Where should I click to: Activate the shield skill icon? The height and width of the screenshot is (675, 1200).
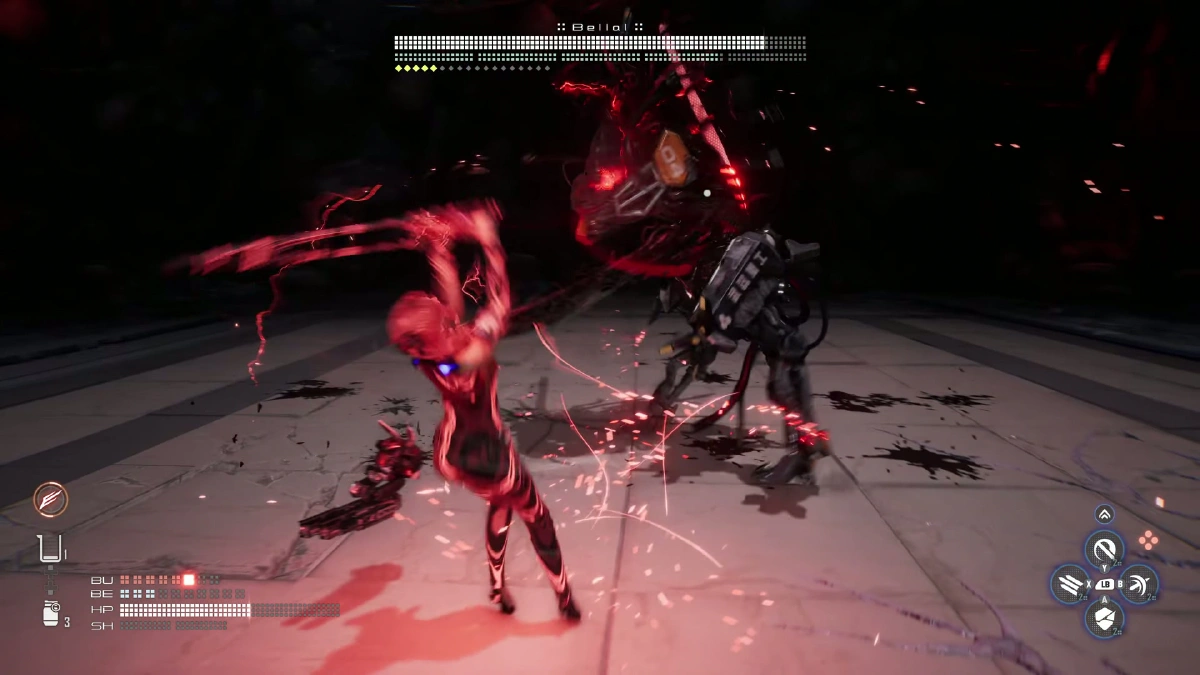pos(1104,618)
